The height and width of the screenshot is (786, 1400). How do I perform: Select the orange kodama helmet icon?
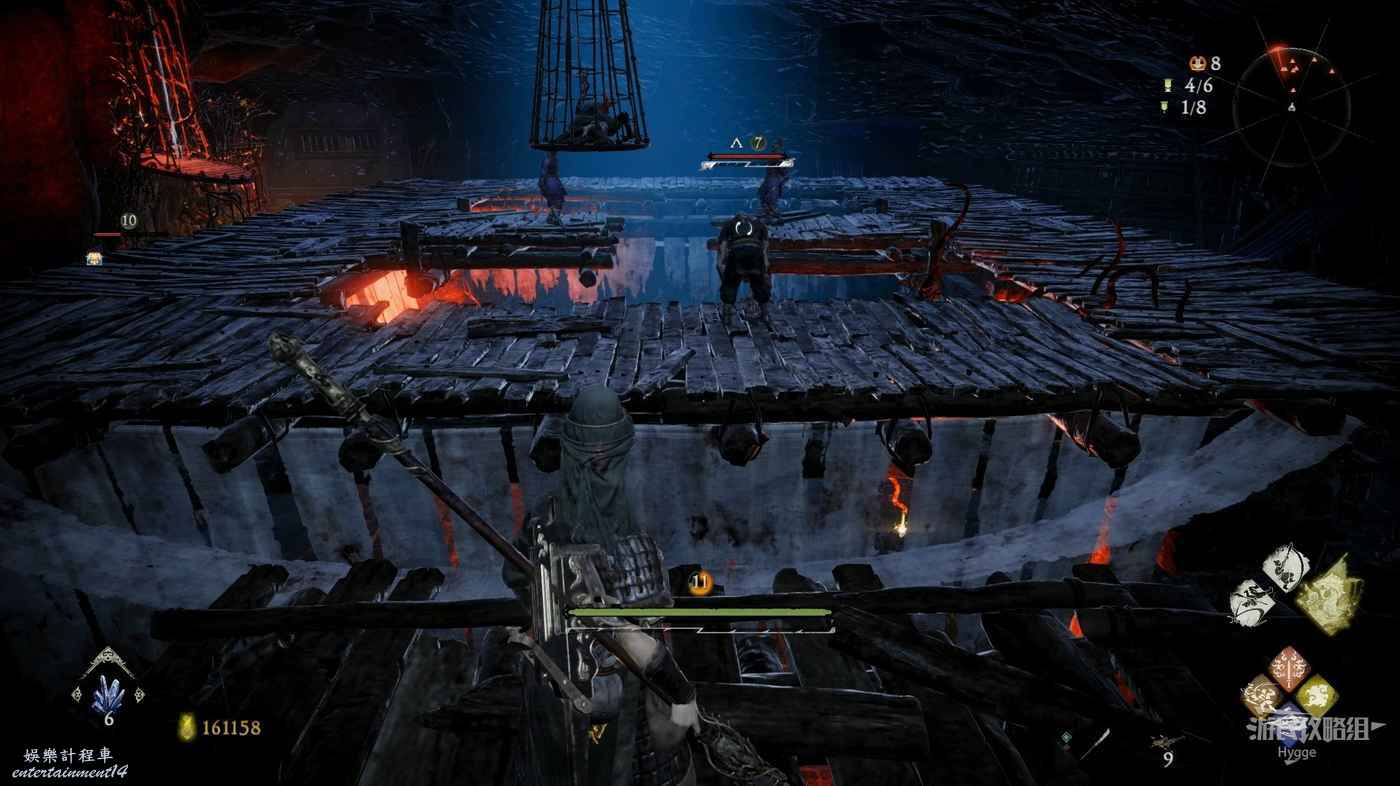pos(1197,64)
